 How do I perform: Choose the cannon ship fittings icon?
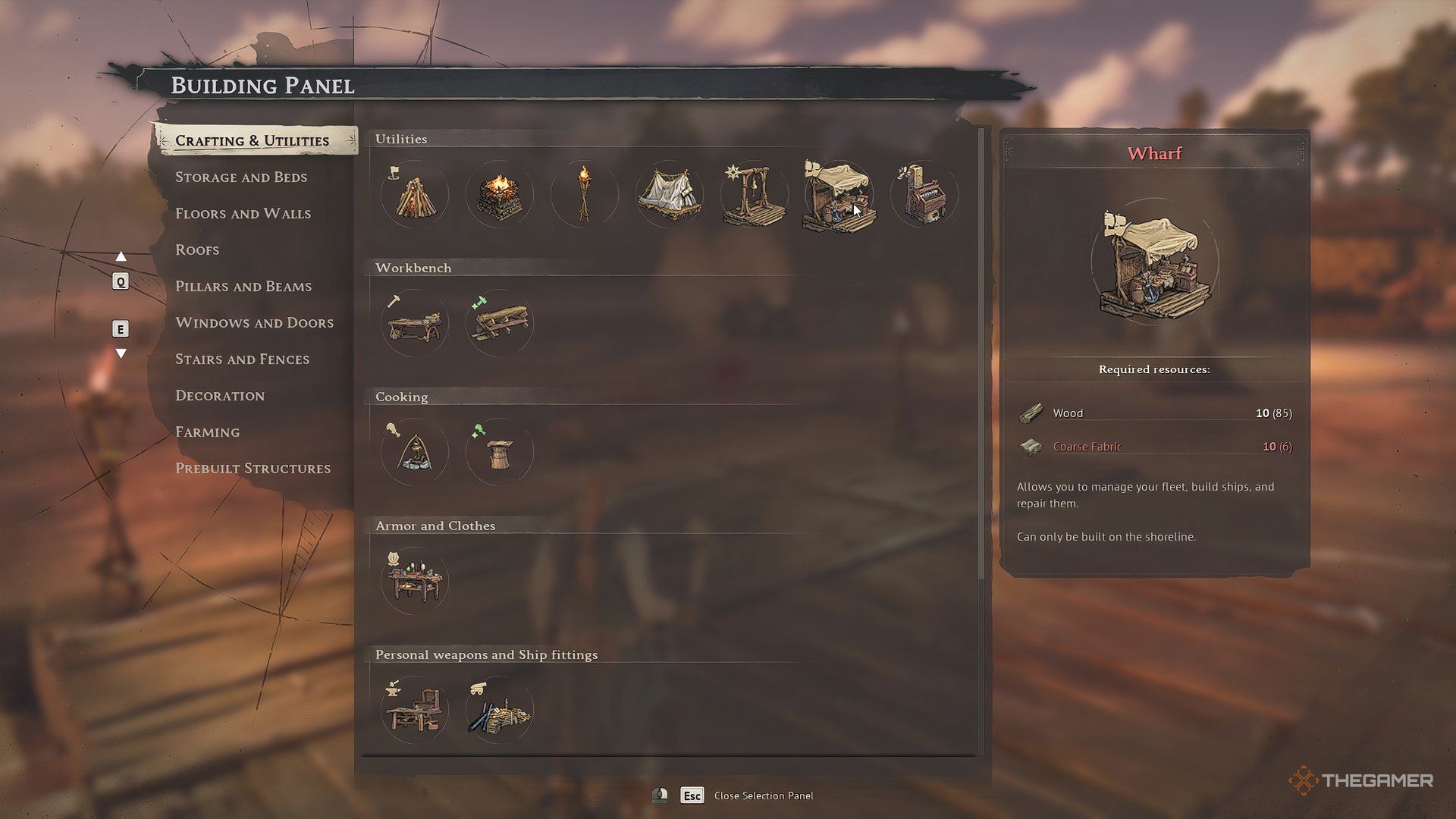click(499, 711)
